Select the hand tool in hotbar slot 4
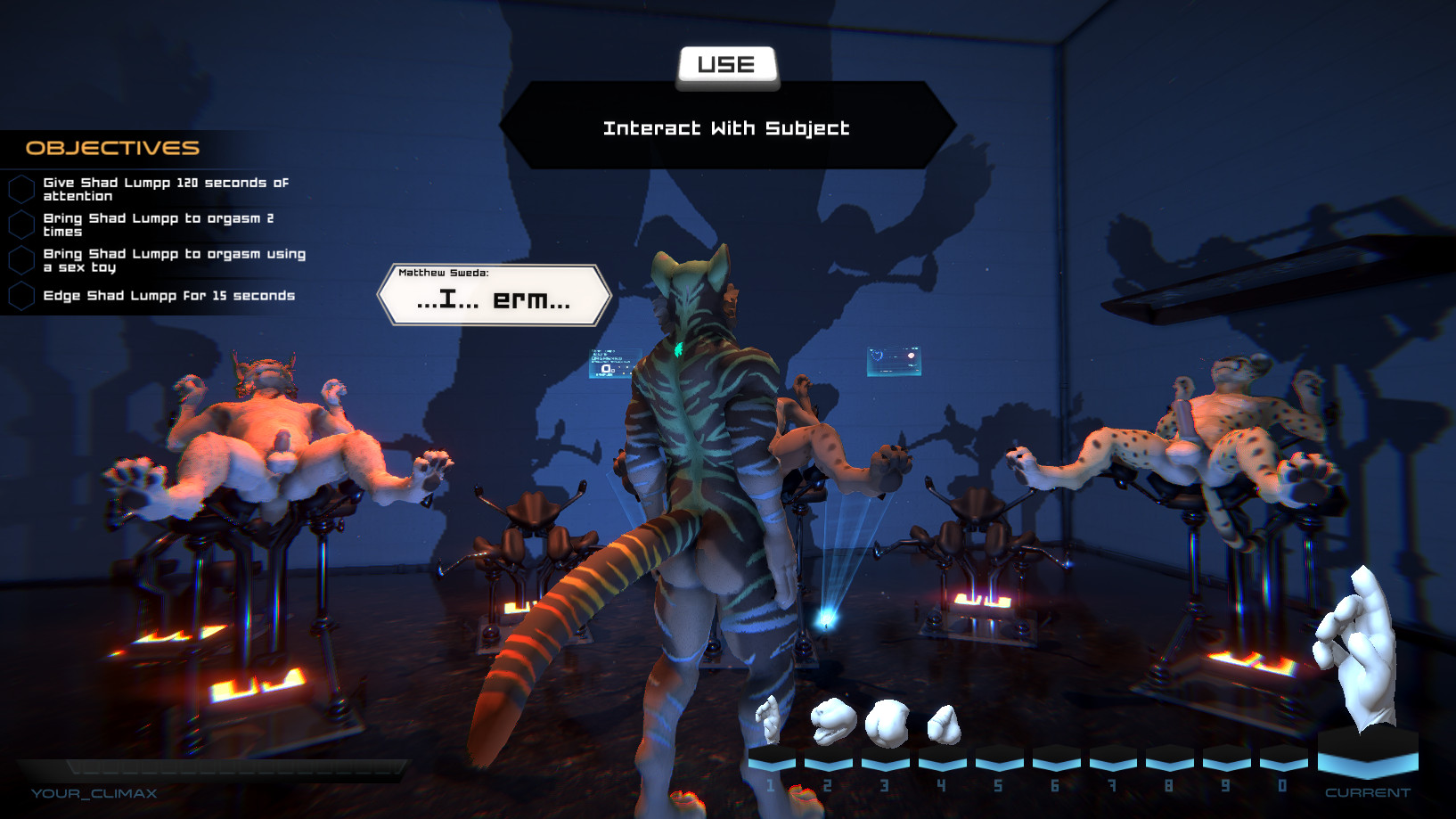The image size is (1456, 819). point(944,725)
